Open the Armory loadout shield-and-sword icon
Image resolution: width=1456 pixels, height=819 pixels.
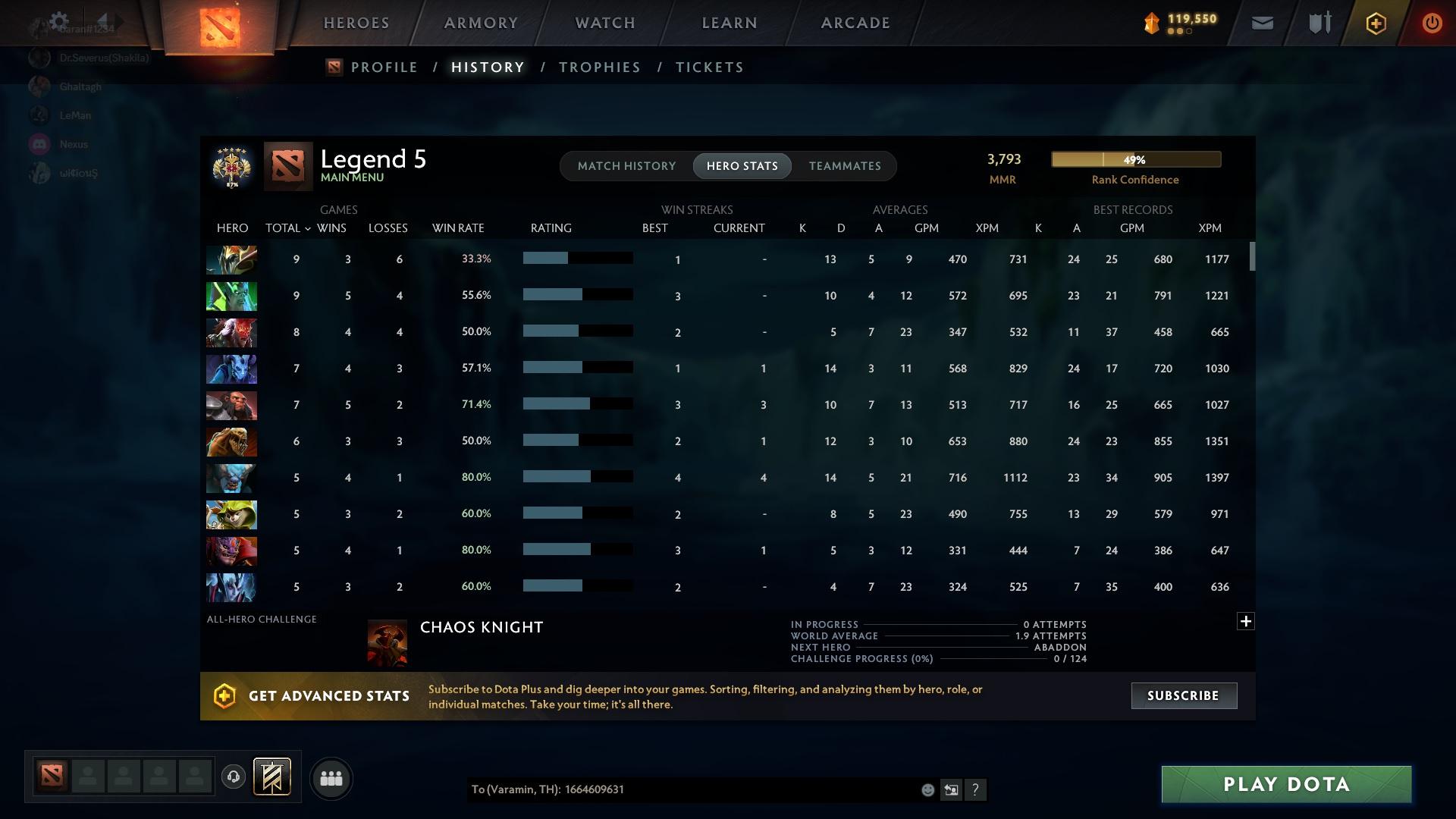point(1318,23)
